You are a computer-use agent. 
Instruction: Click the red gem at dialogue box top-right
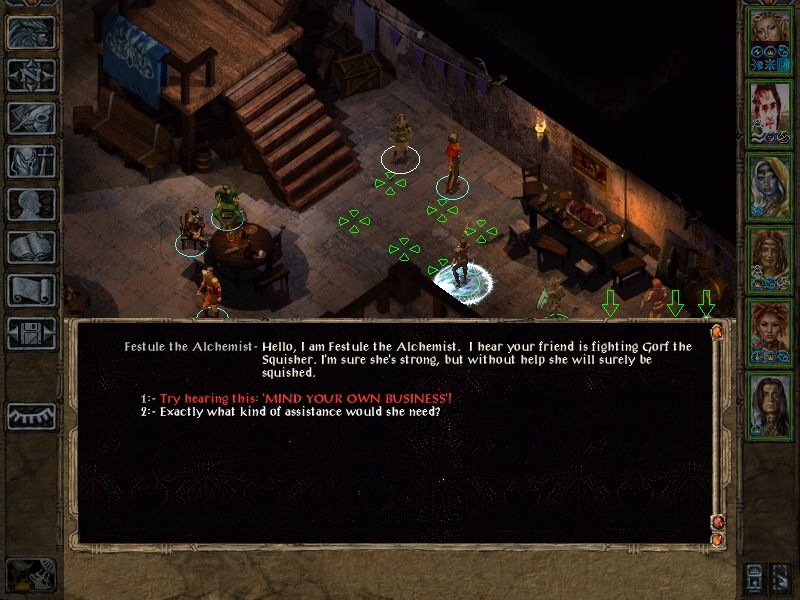point(716,331)
